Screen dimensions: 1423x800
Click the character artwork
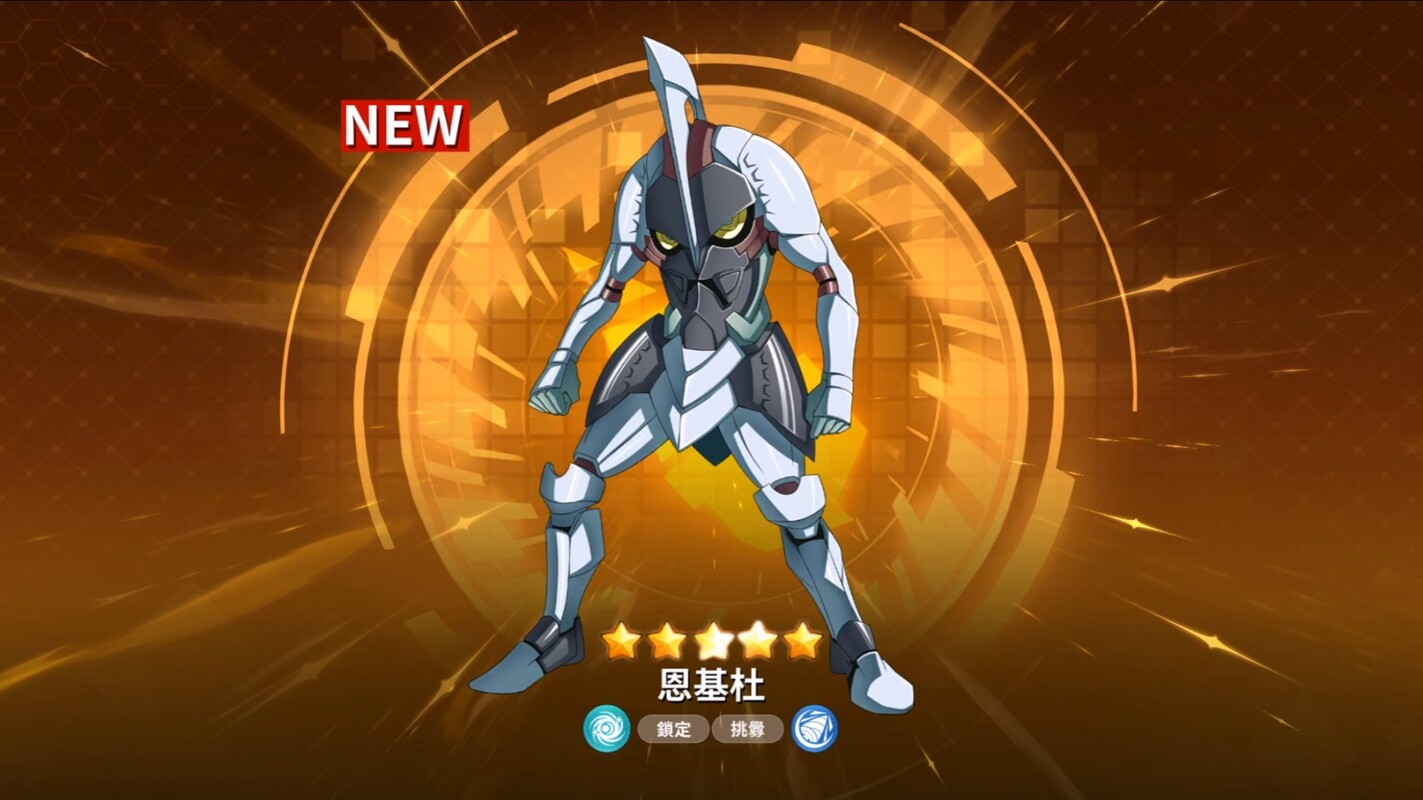(710, 400)
